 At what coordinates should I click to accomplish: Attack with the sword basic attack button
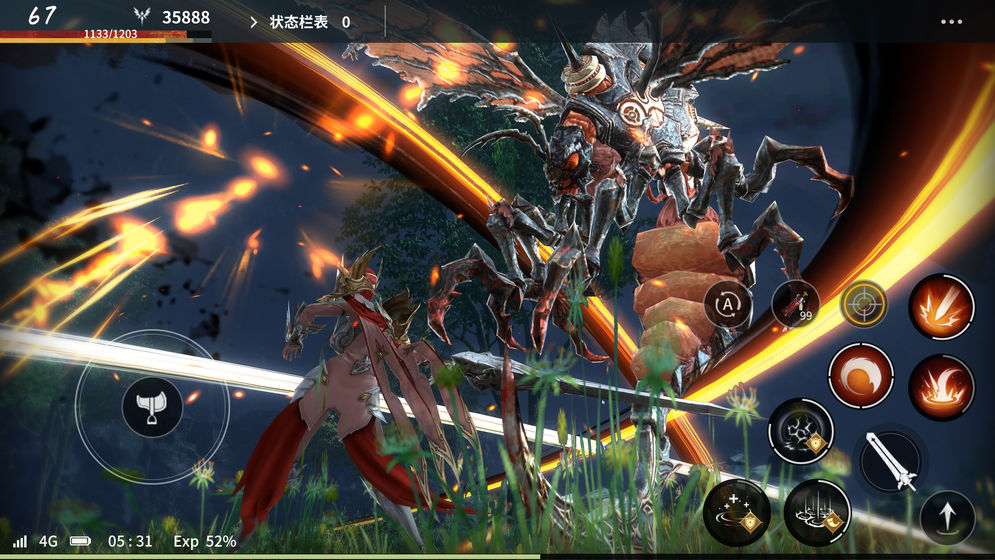point(891,460)
